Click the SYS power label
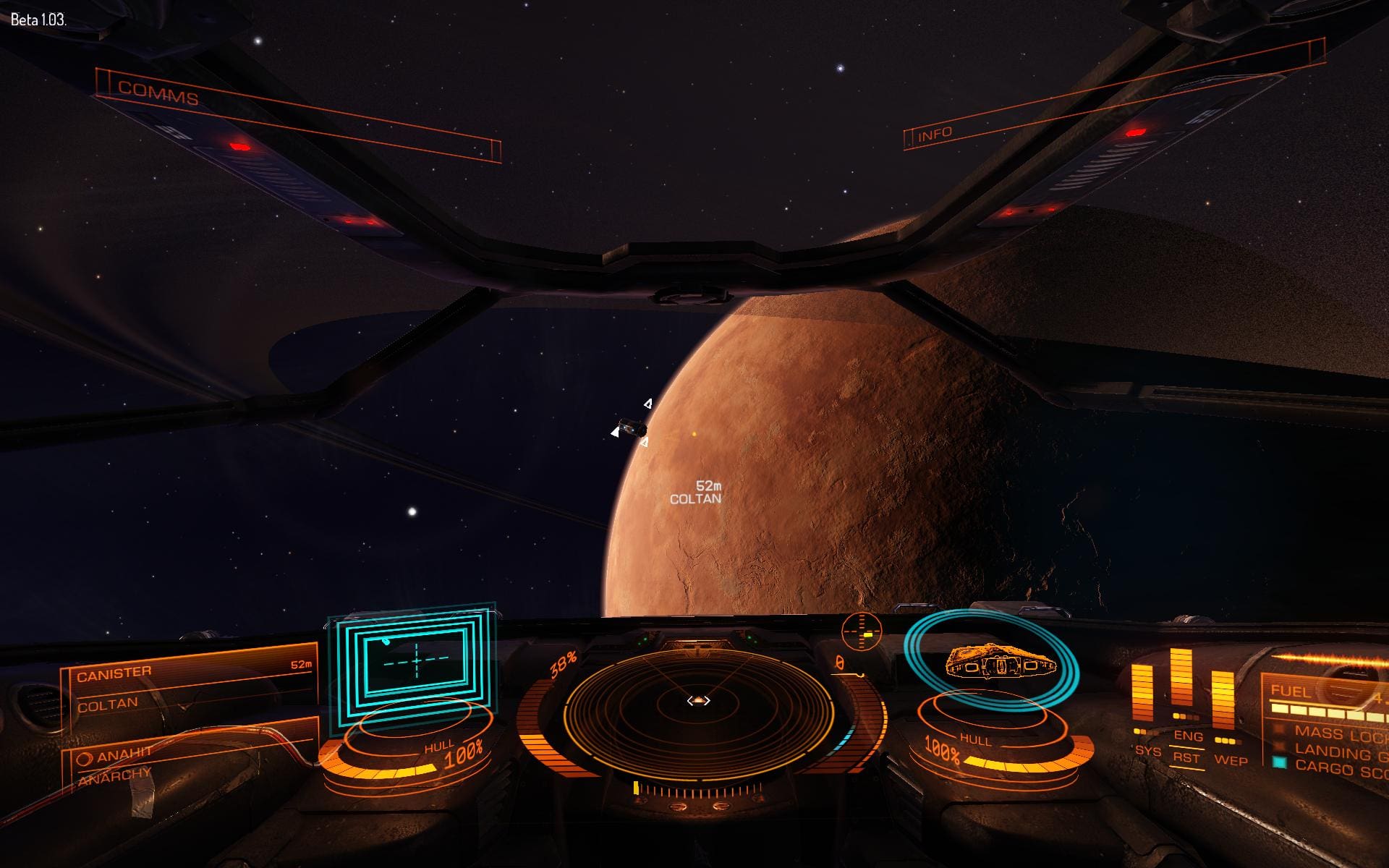Image resolution: width=1389 pixels, height=868 pixels. tap(1147, 751)
